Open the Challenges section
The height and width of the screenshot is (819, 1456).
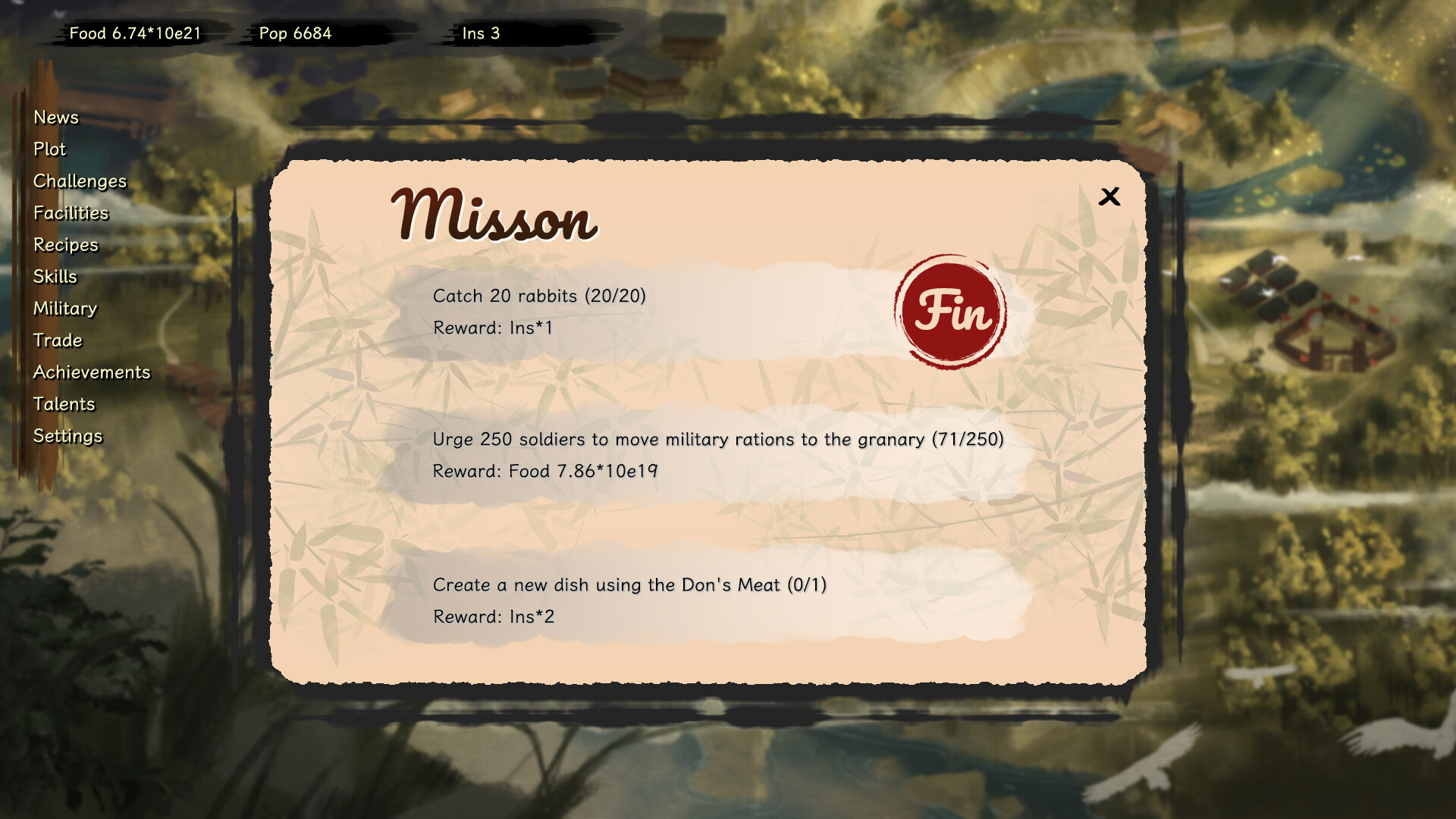pos(80,181)
